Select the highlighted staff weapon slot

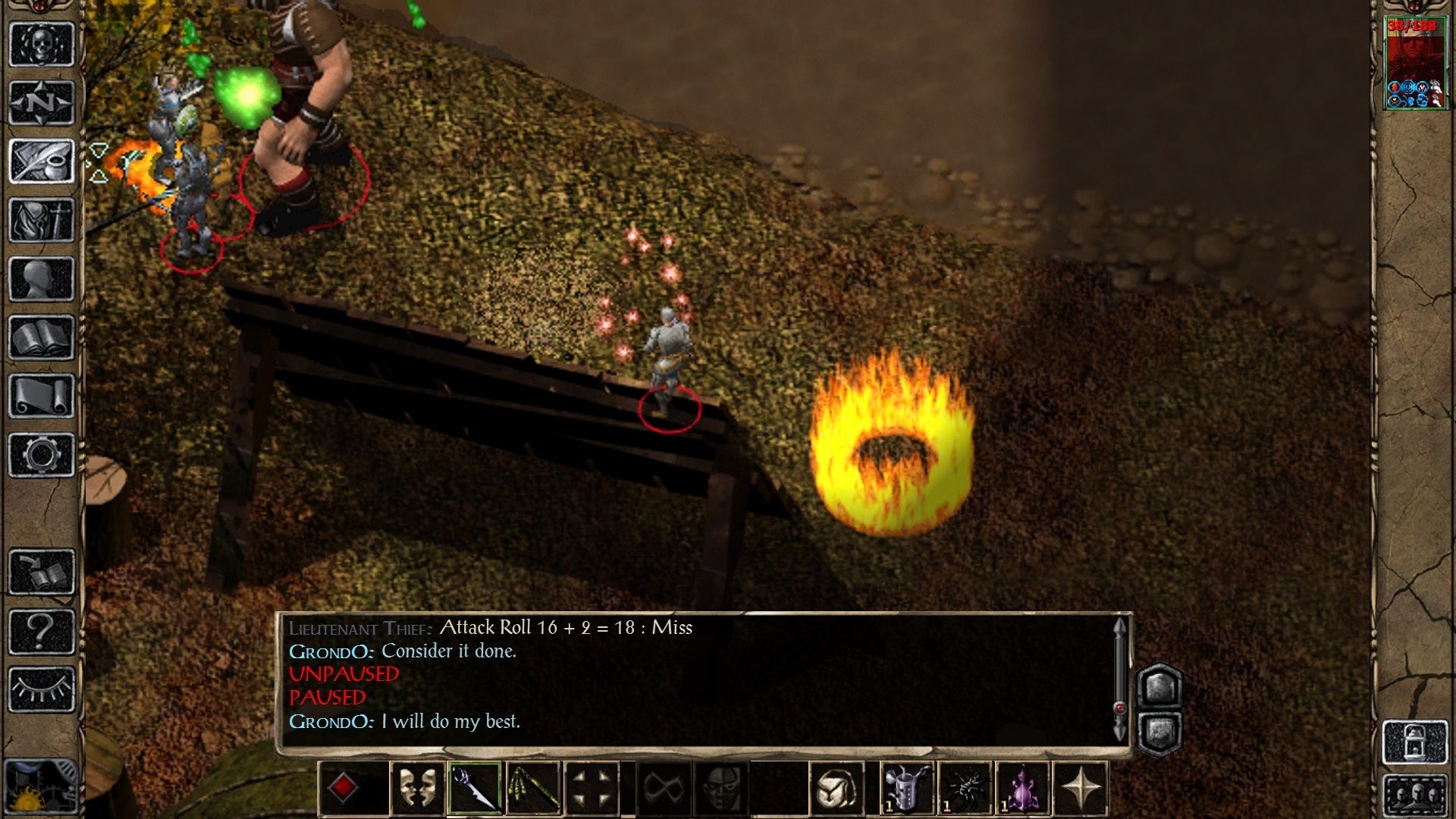[x=475, y=789]
